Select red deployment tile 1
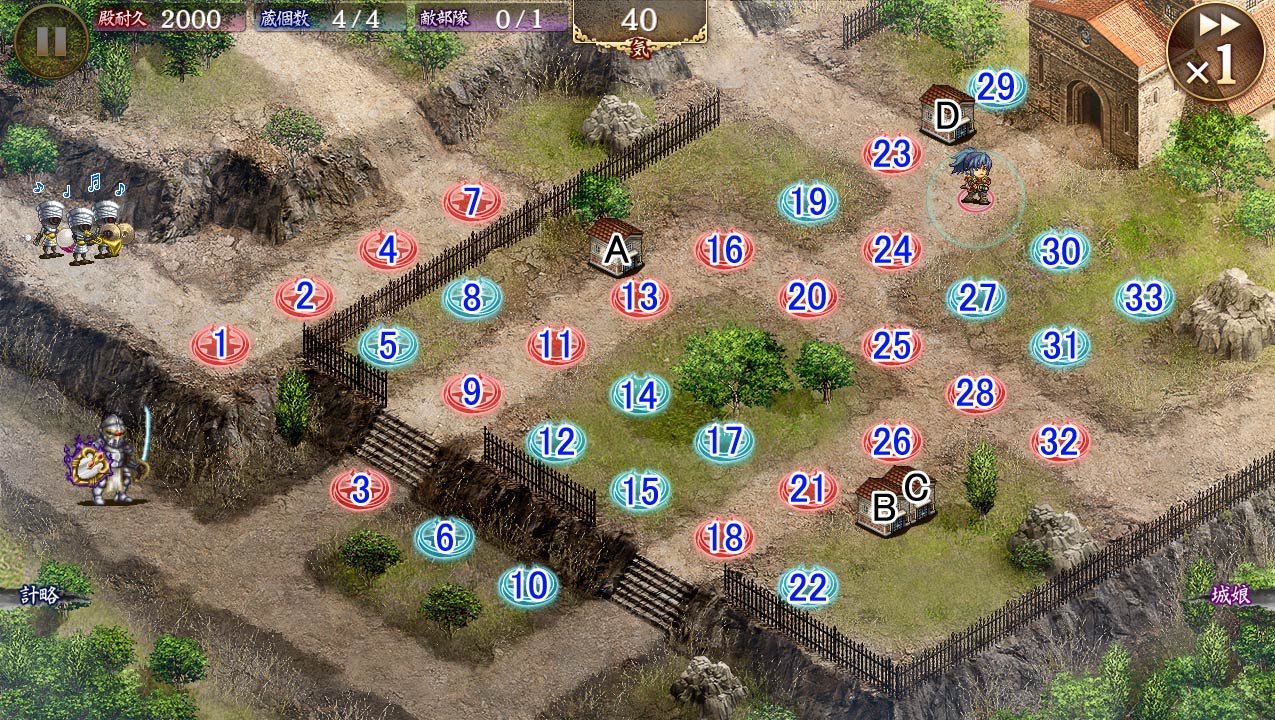 click(221, 345)
